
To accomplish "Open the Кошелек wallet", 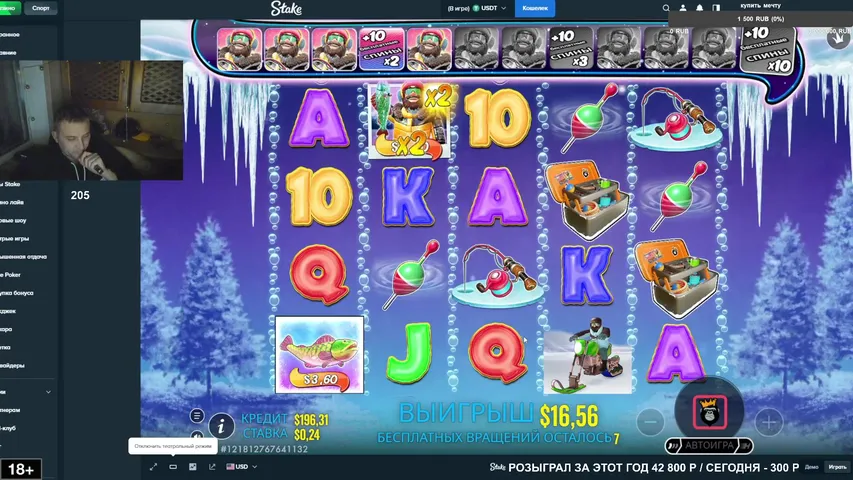I will tap(535, 8).
